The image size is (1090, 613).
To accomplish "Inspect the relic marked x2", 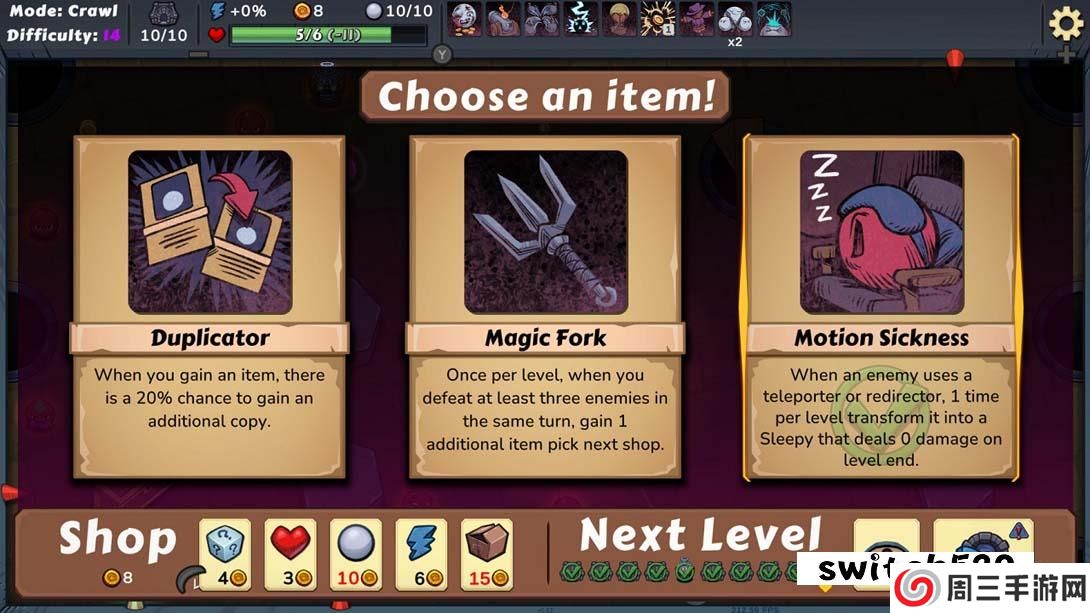I will [x=735, y=18].
